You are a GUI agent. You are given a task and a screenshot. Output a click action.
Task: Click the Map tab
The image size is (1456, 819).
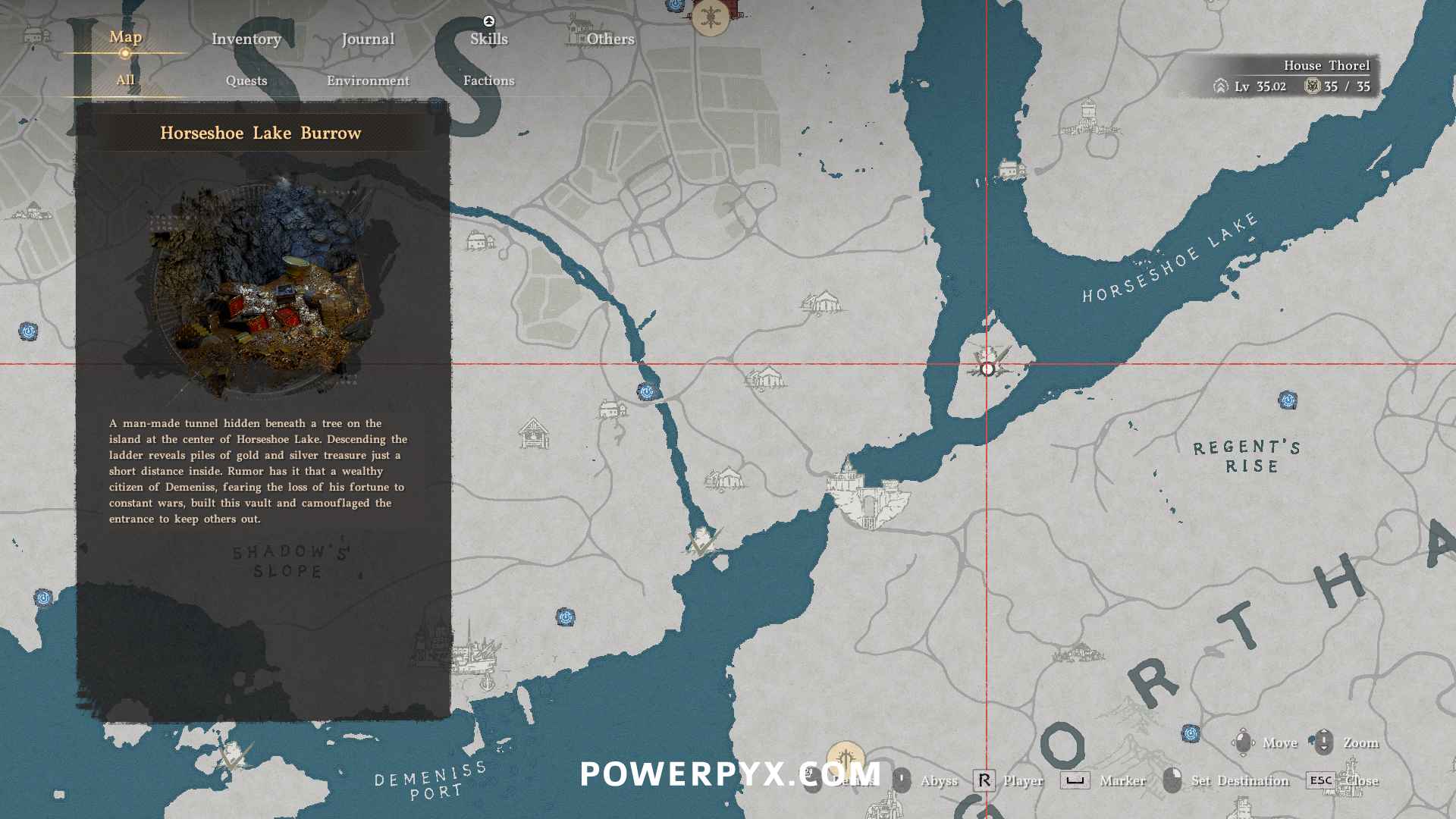pyautogui.click(x=125, y=36)
